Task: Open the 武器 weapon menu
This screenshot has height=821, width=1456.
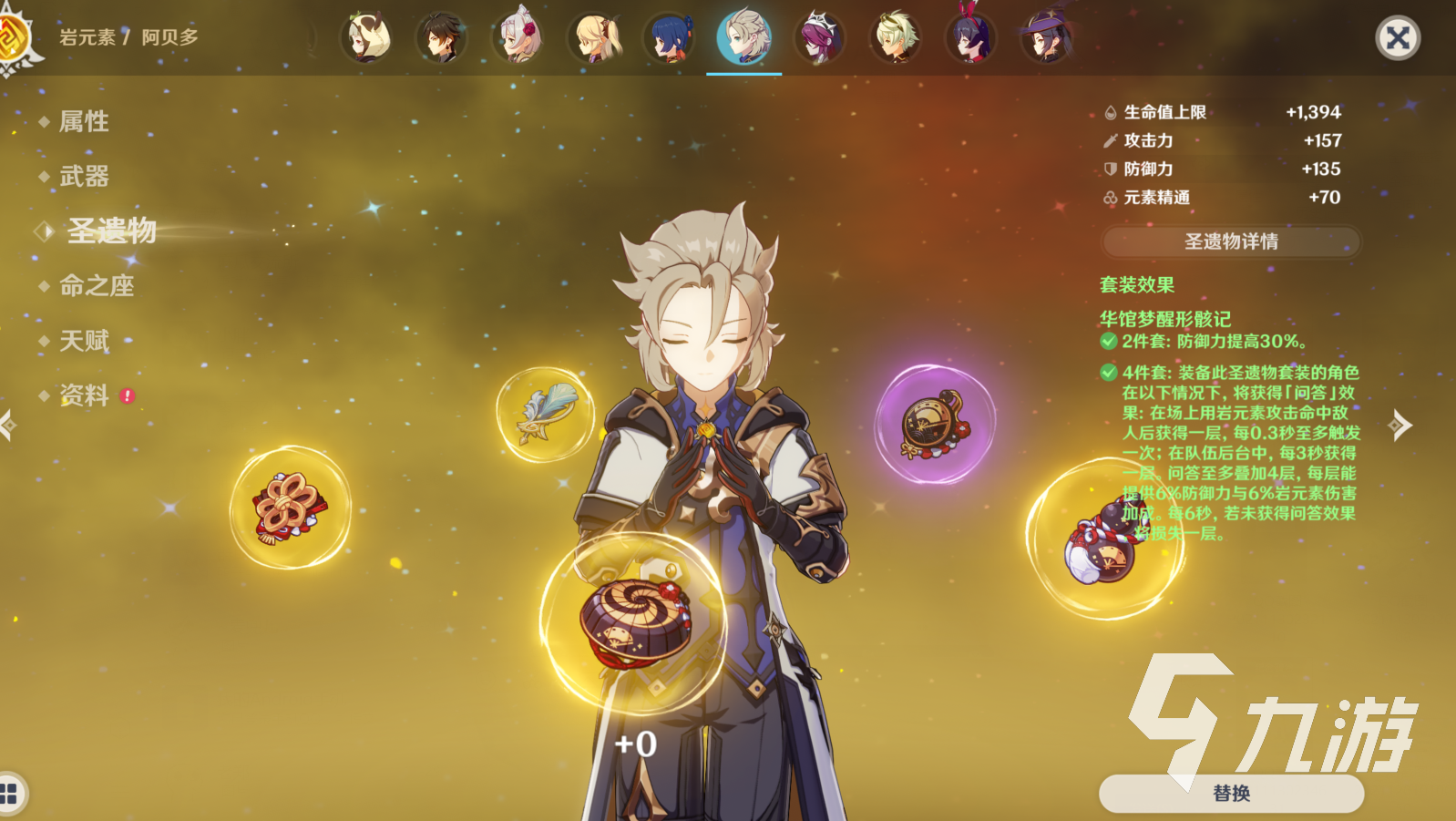Action: click(x=84, y=176)
